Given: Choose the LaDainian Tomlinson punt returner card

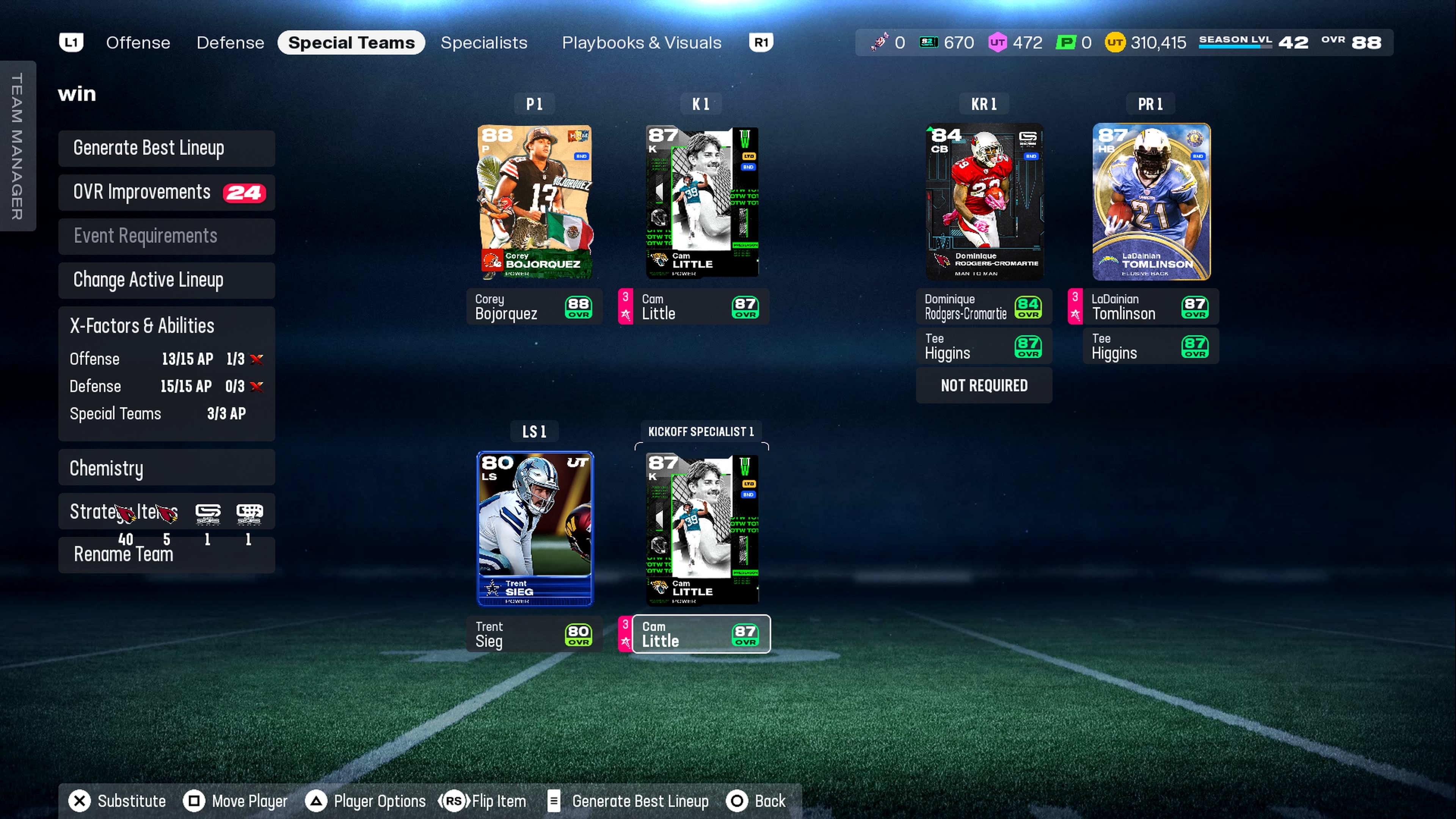Looking at the screenshot, I should [x=1151, y=202].
